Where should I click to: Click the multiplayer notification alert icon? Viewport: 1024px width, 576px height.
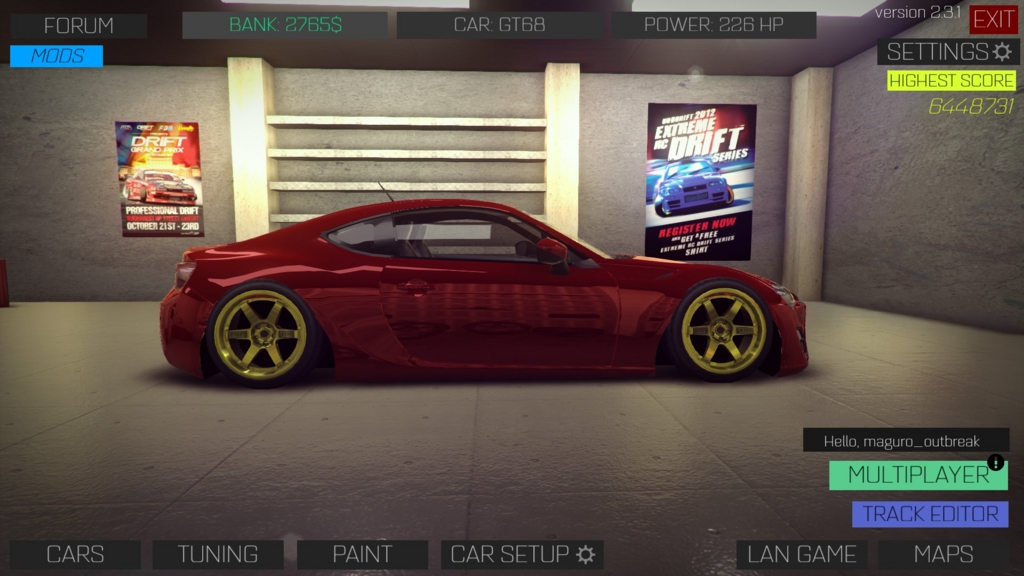996,462
